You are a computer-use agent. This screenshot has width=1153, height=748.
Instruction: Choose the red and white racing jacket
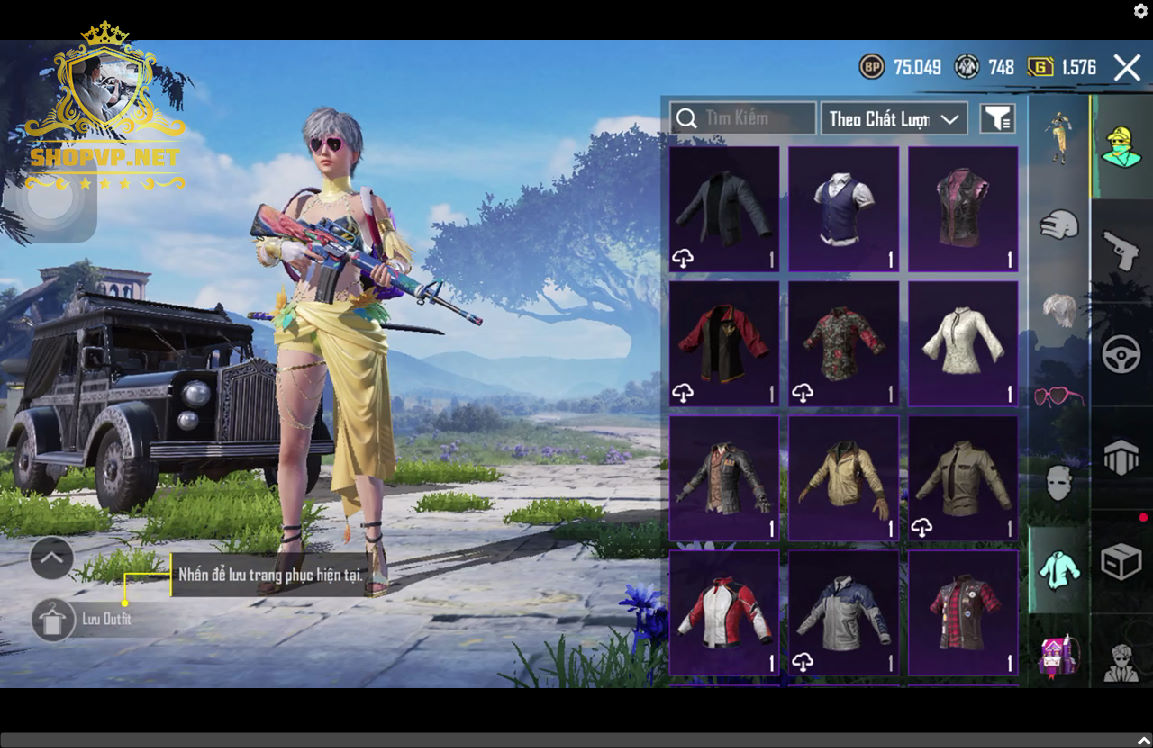coord(724,612)
